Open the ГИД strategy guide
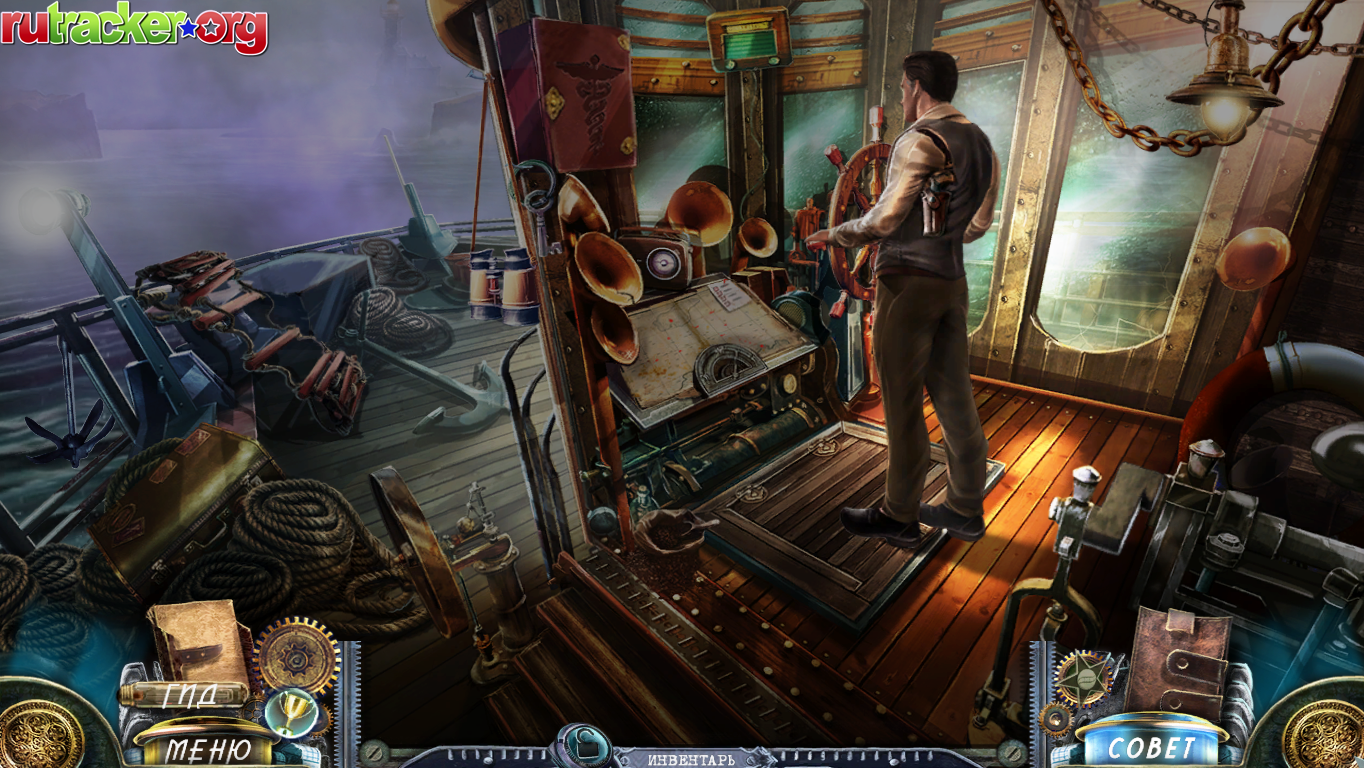The height and width of the screenshot is (768, 1364). click(x=188, y=695)
